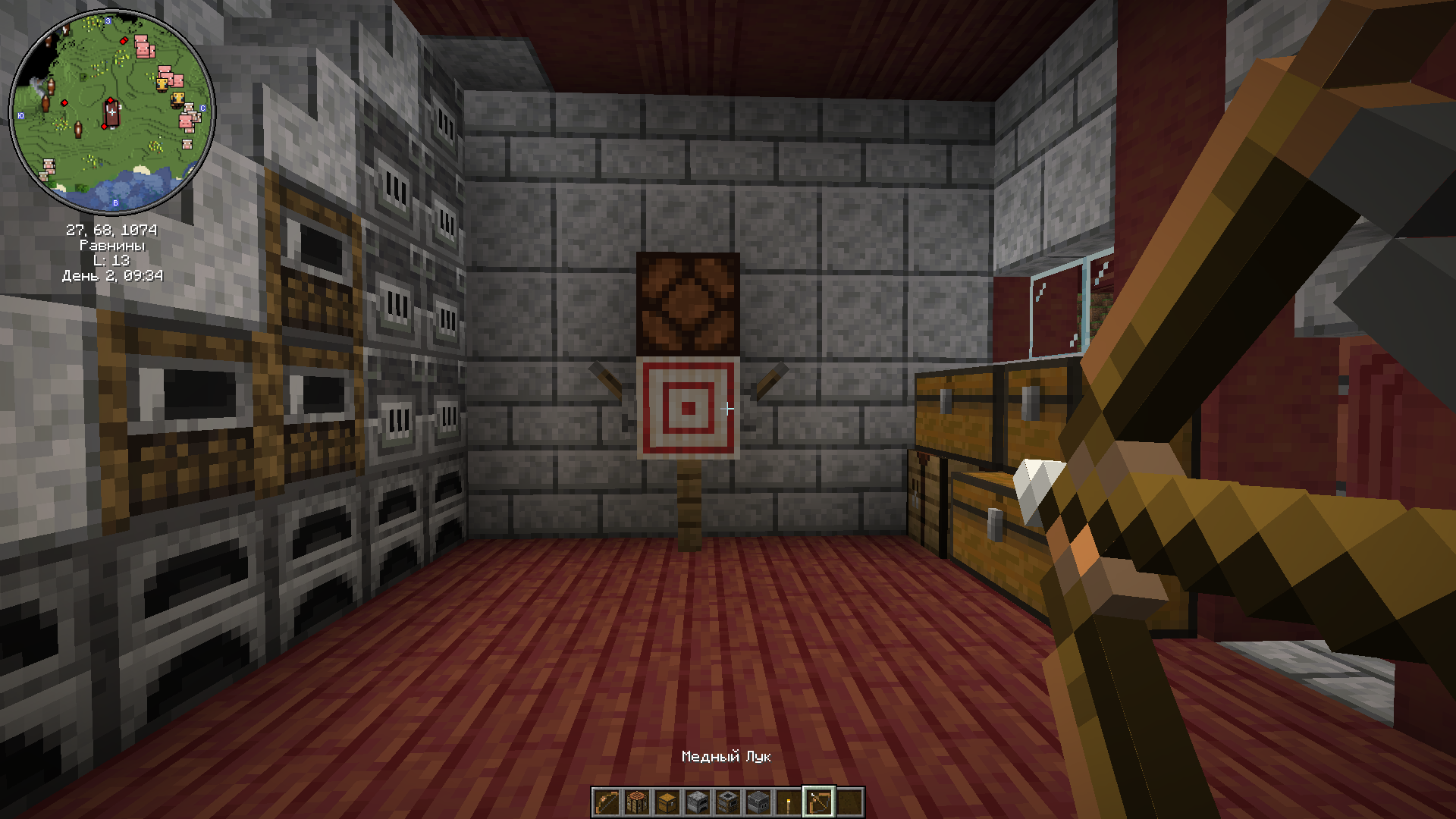Click the Ю direction marker on the minimap
This screenshot has height=819, width=1456.
[21, 115]
